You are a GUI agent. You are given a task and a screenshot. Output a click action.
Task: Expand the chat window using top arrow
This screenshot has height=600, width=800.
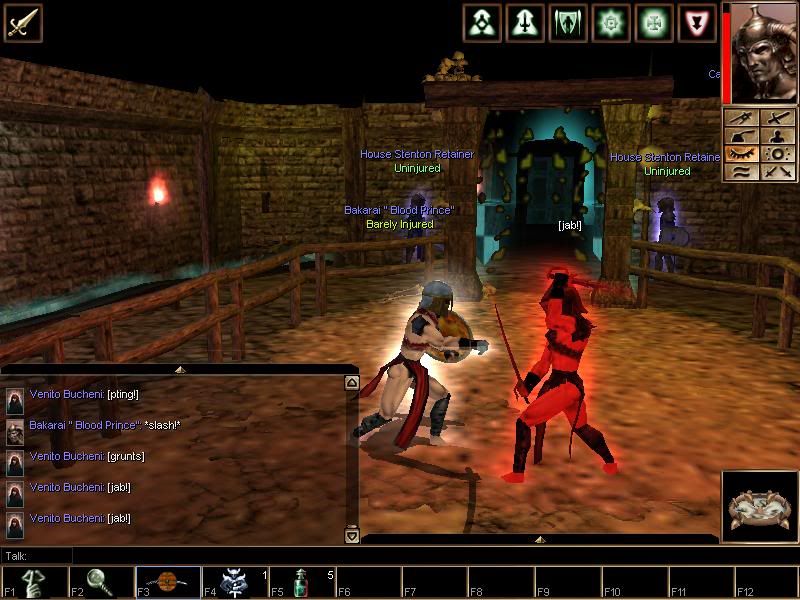pos(180,369)
